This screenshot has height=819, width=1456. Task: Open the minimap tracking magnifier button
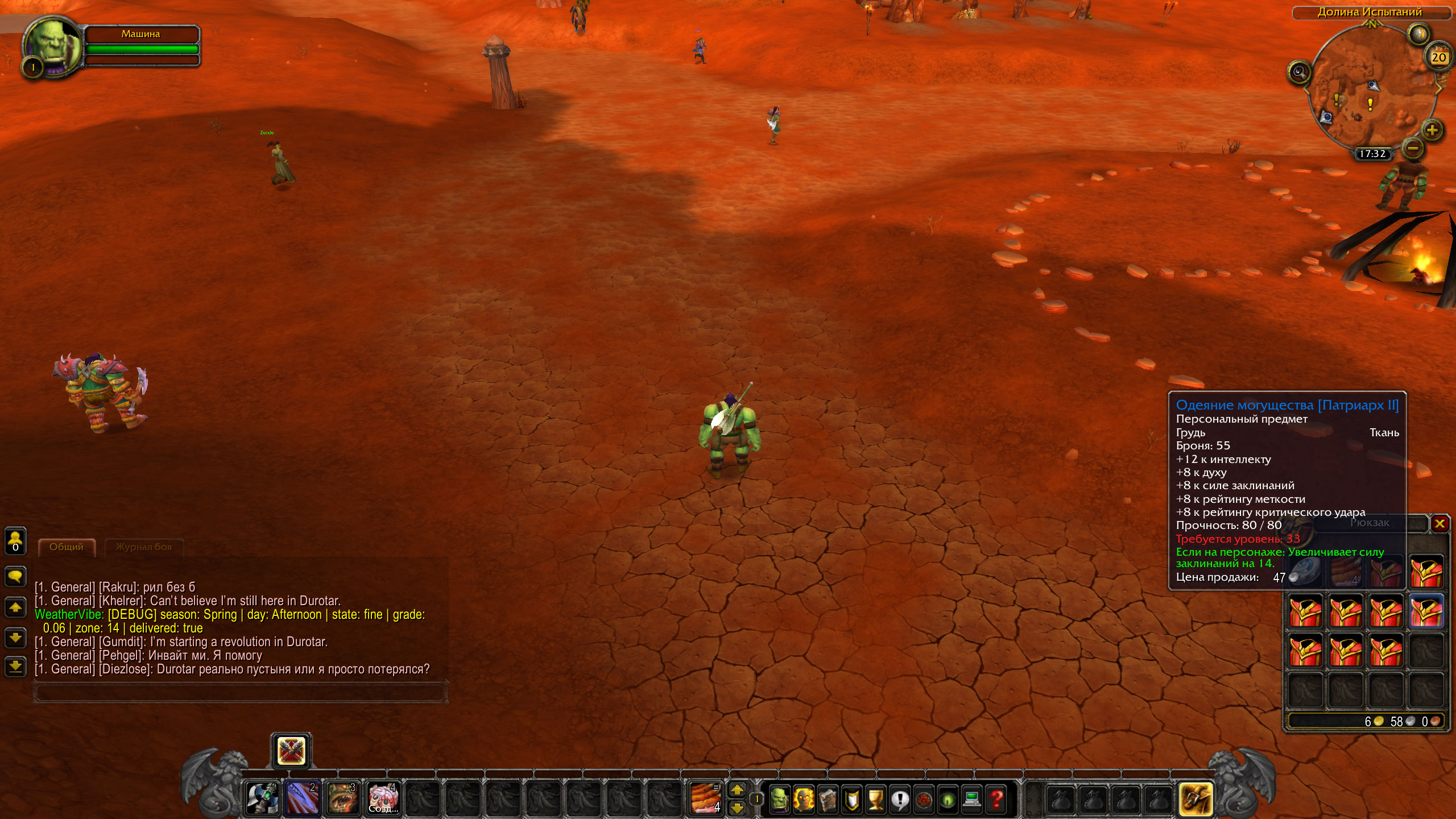pos(1299,72)
